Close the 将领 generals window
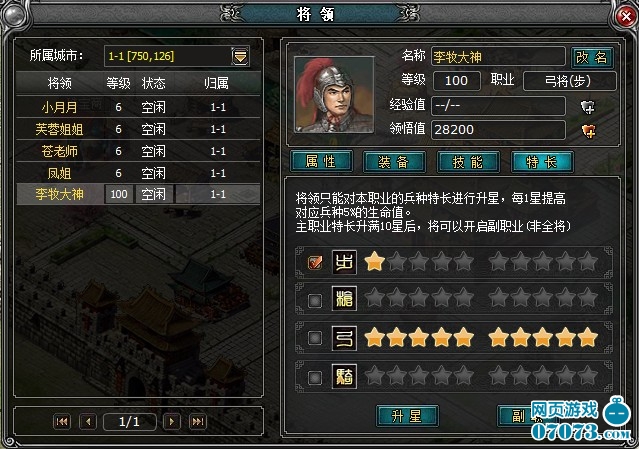The image size is (639, 449). point(627,15)
